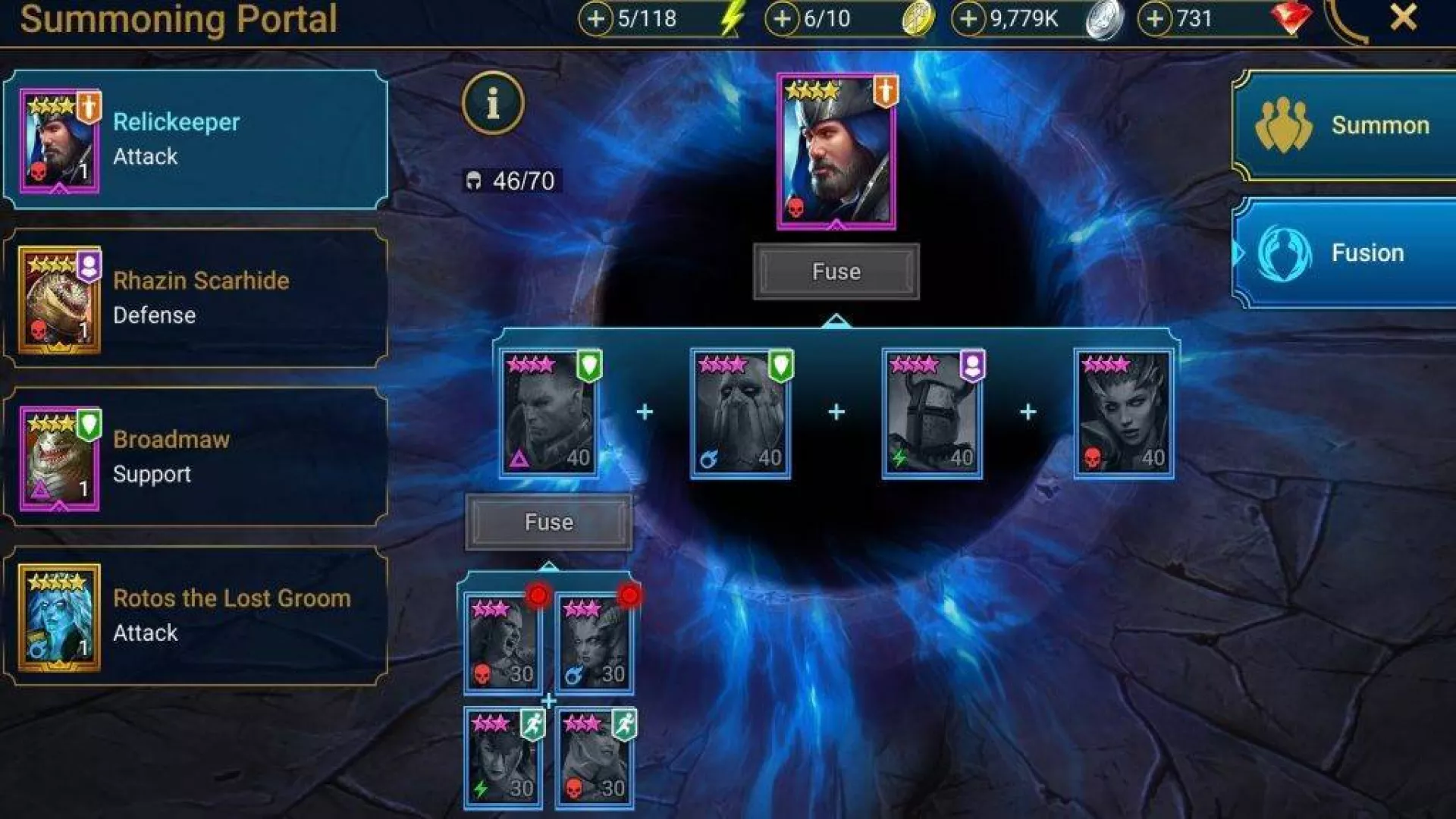Buy more silver with the plus button

coord(968,19)
